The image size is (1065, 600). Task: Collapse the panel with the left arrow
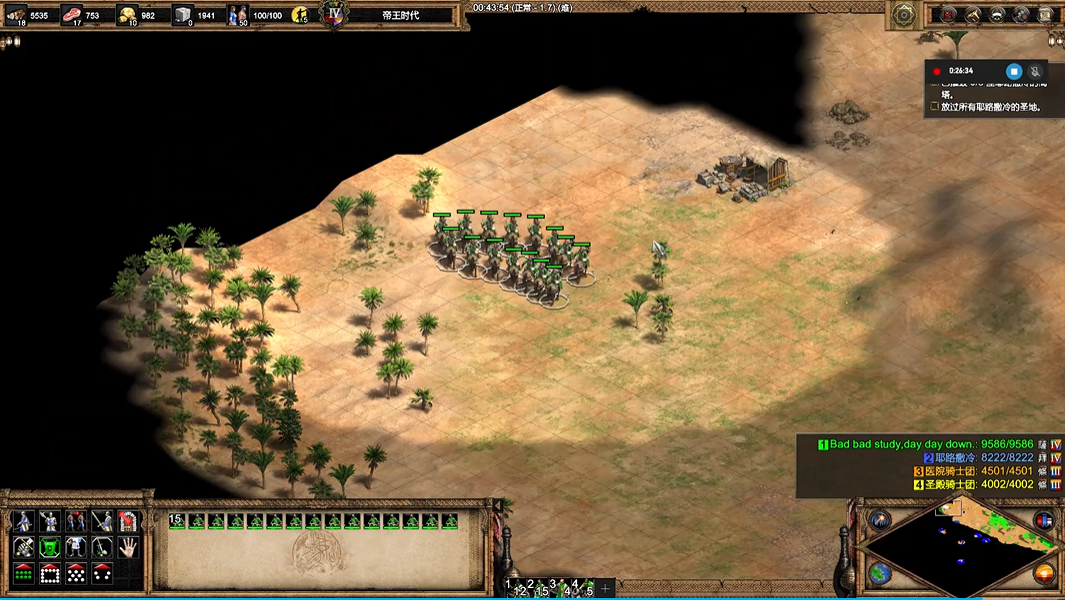(x=10, y=42)
